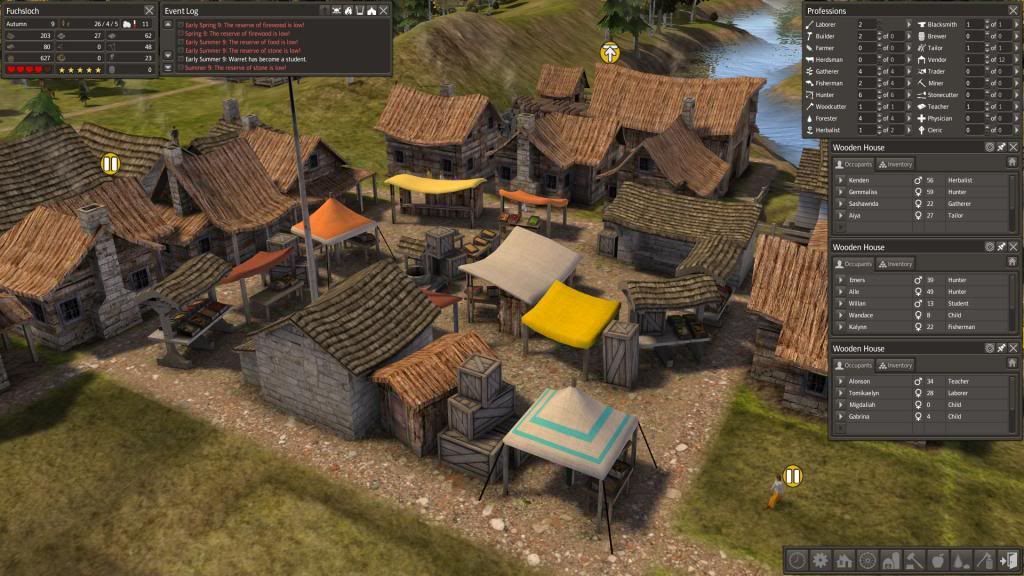Open the hammer tools menu in the toolbar
The image size is (1024, 576).
913,560
